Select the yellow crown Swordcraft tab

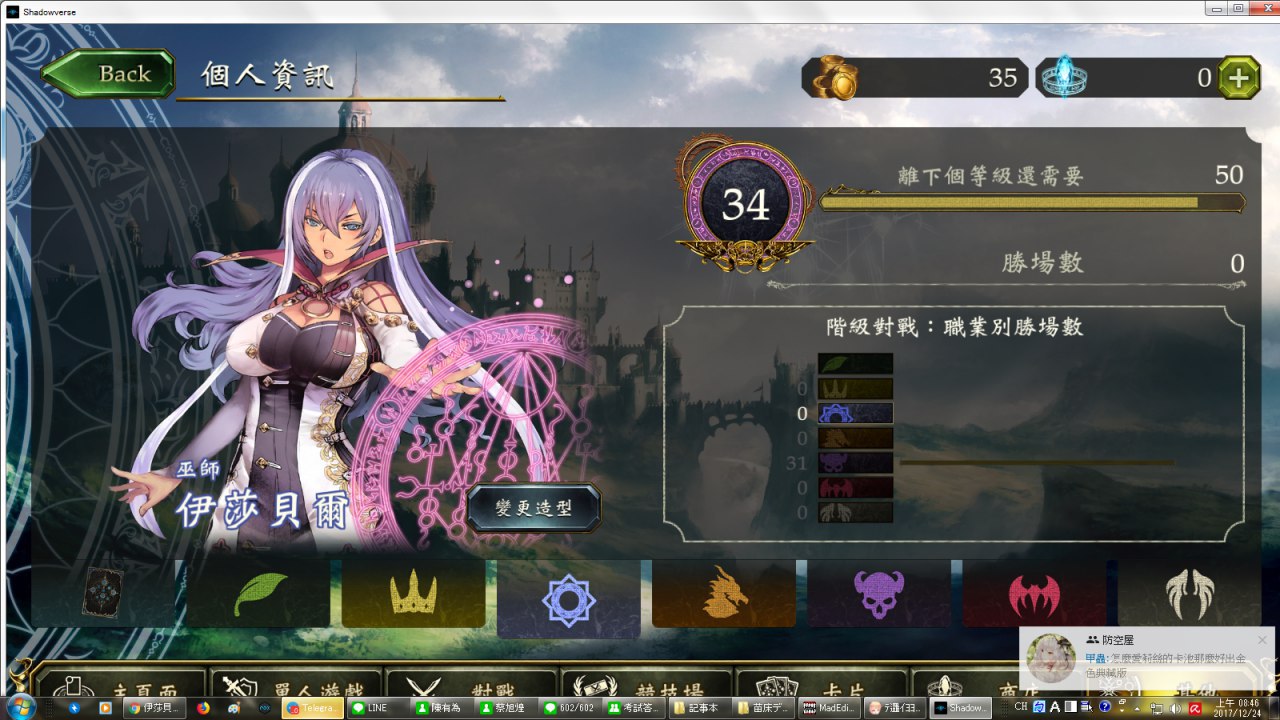413,593
